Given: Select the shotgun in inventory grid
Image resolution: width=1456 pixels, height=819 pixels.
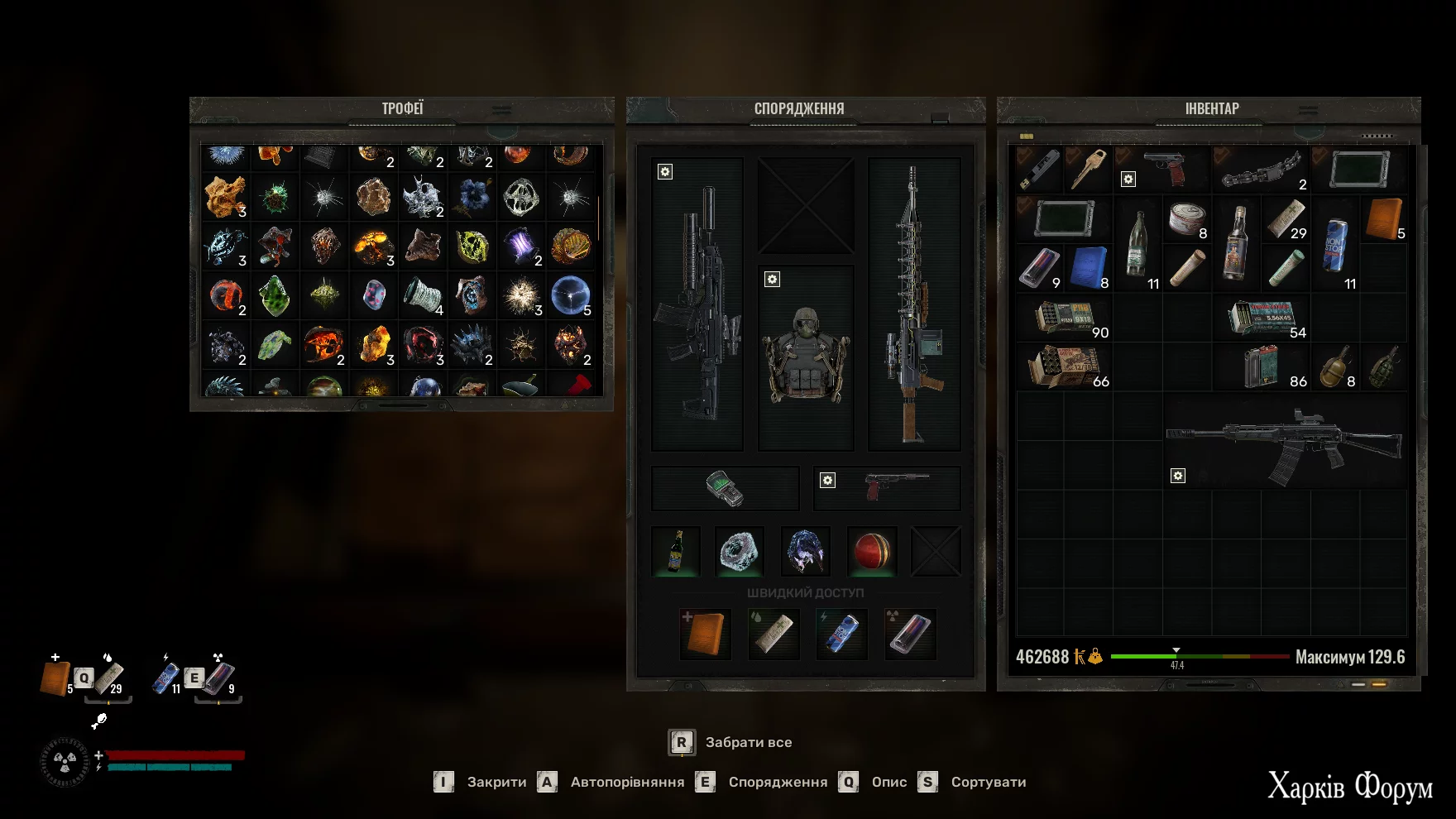Looking at the screenshot, I should tap(1285, 444).
